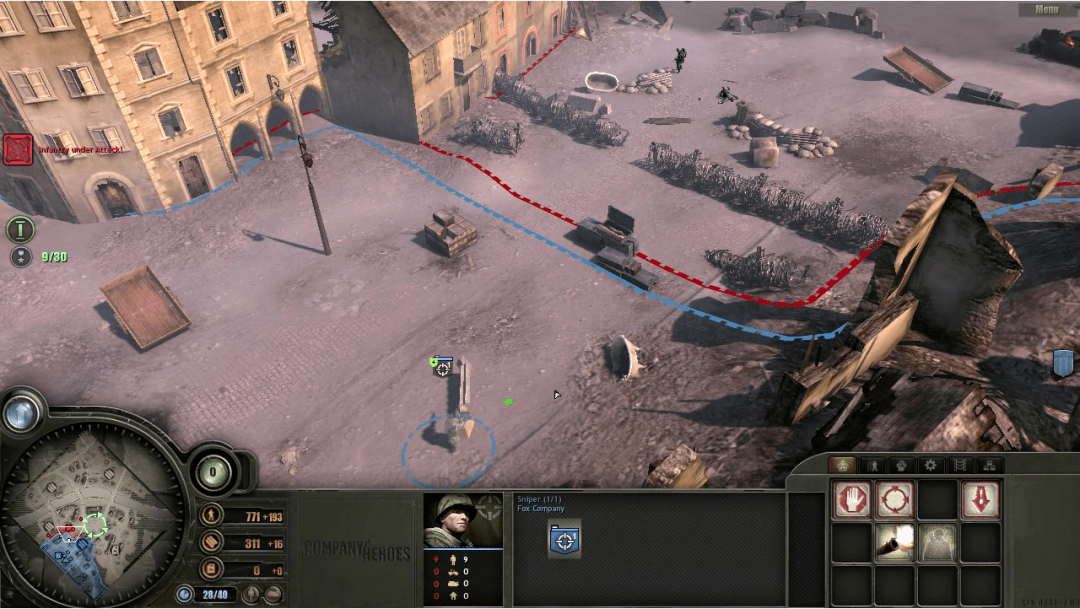Switch to the barbed wire command tab
Viewport: 1080px width, 609px height.
961,465
